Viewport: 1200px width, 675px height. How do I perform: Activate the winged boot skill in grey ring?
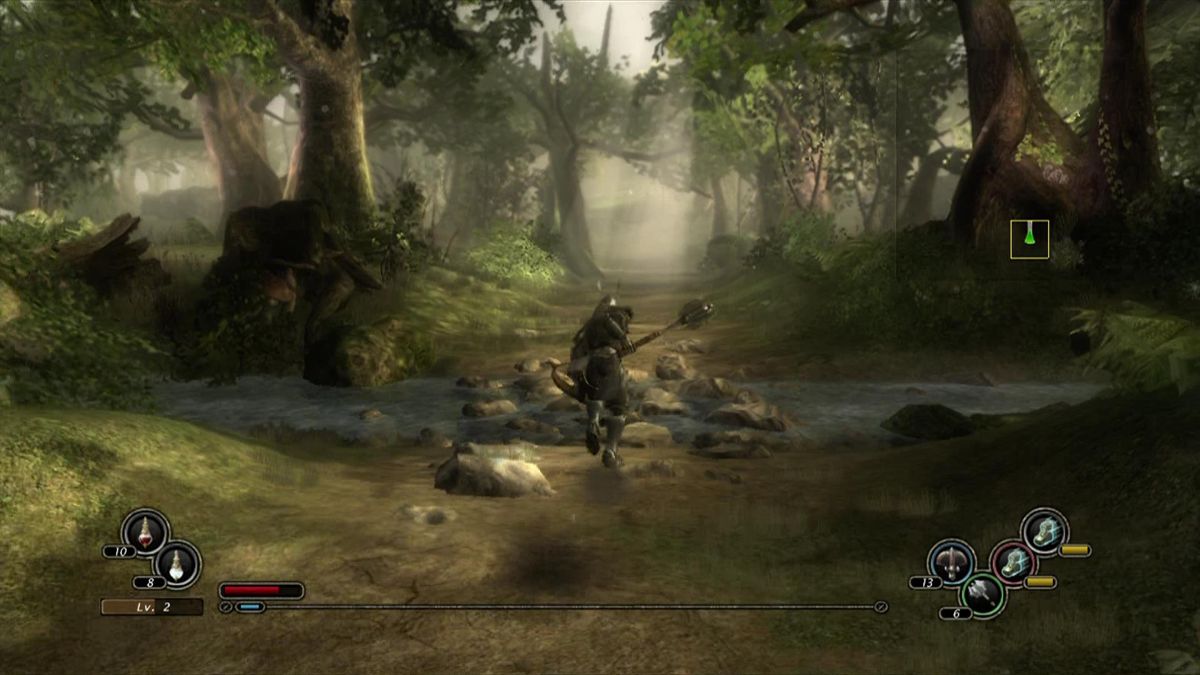1045,531
